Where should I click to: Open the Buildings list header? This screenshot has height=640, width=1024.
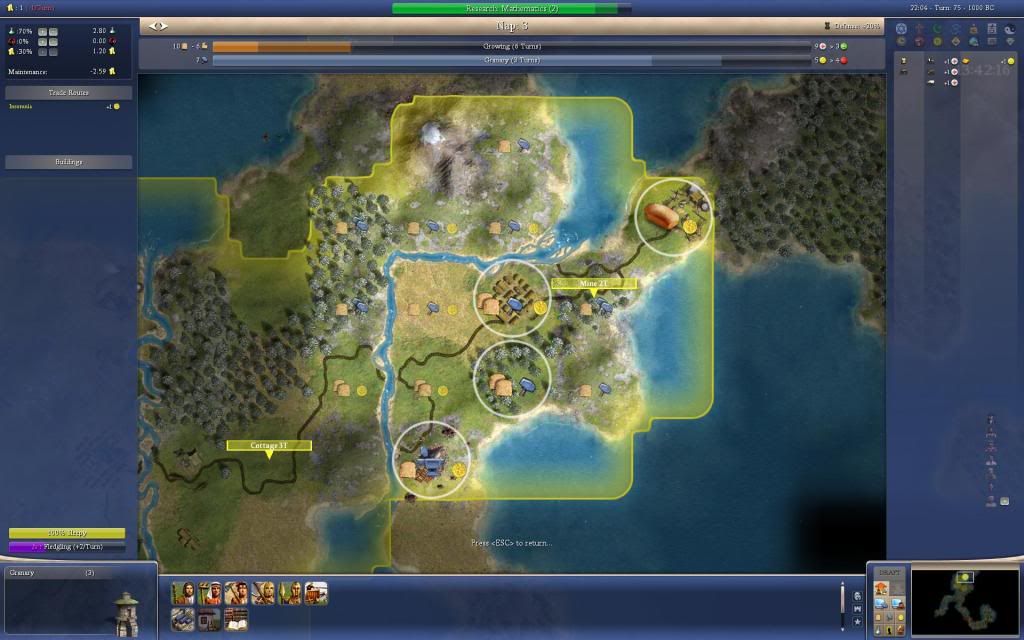point(69,161)
